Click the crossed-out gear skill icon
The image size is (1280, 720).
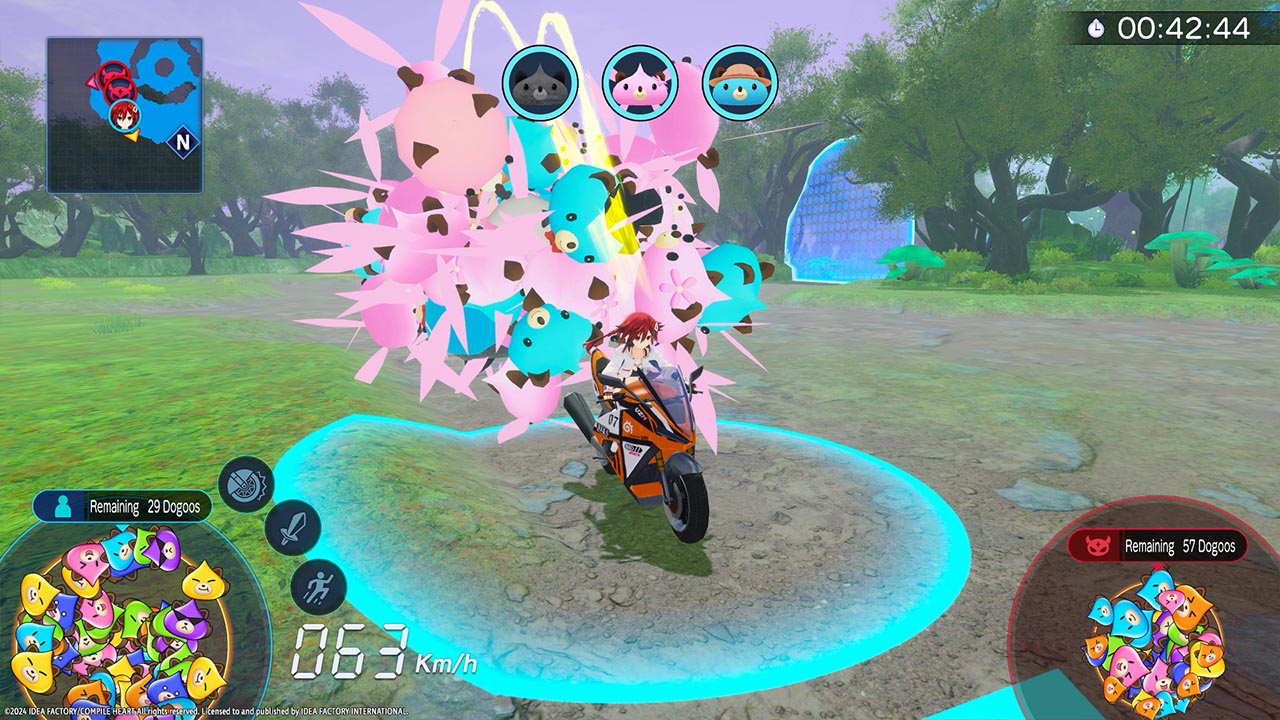[x=246, y=484]
